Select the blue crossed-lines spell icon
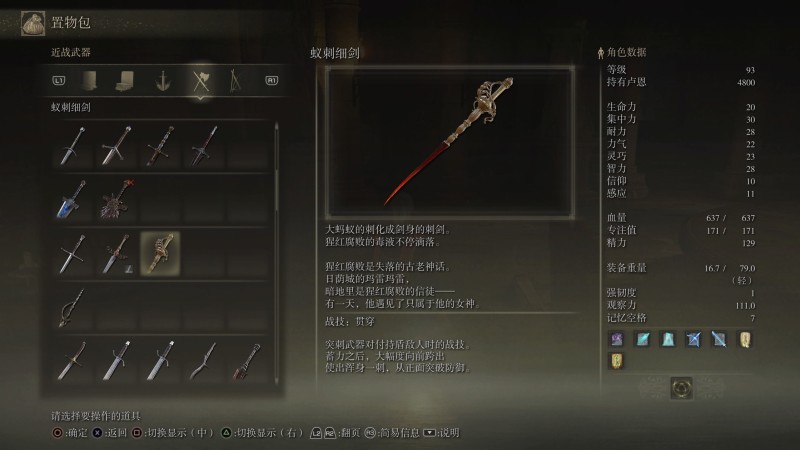The height and width of the screenshot is (450, 800). [x=692, y=339]
